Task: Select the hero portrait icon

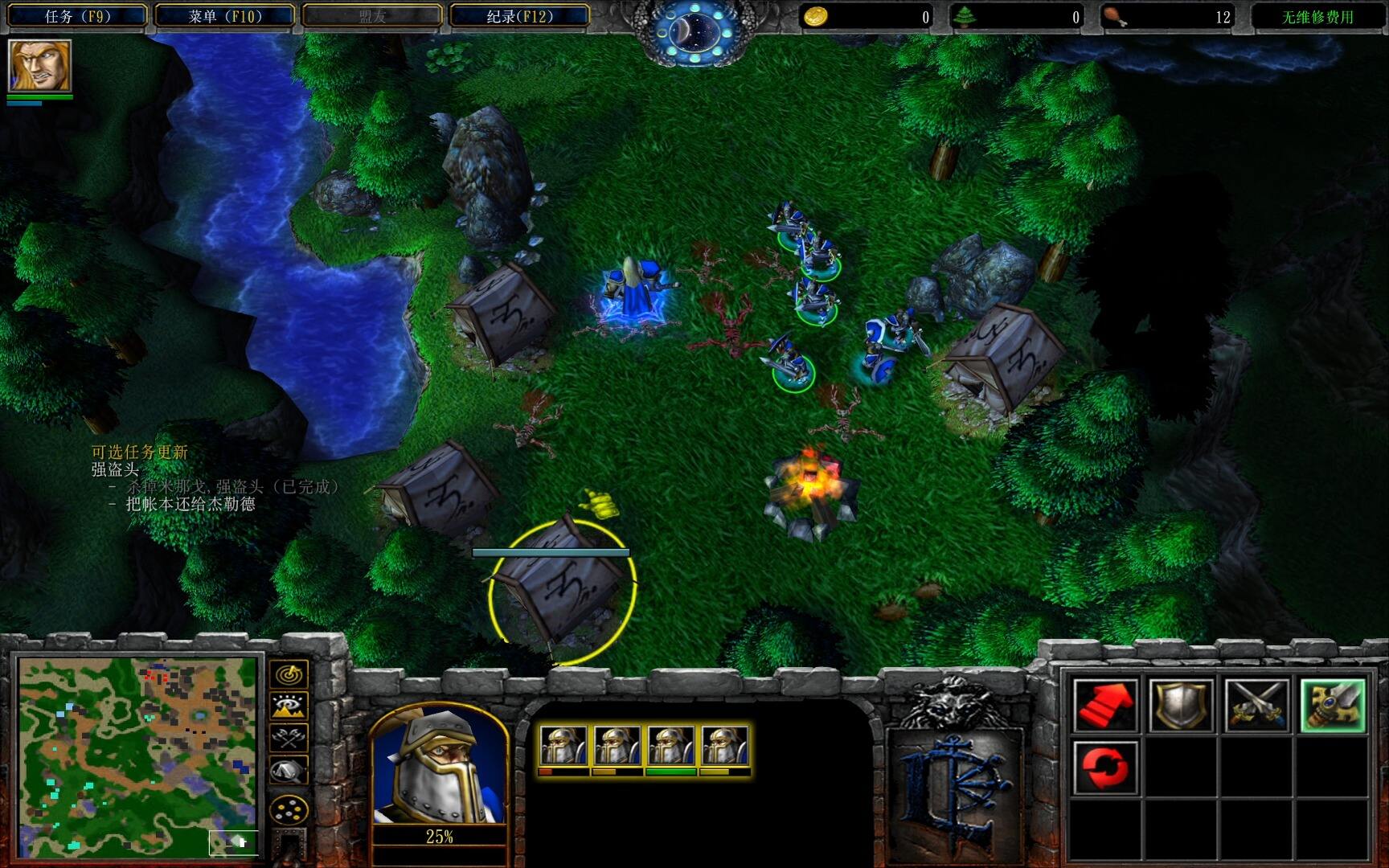Action: point(39,66)
